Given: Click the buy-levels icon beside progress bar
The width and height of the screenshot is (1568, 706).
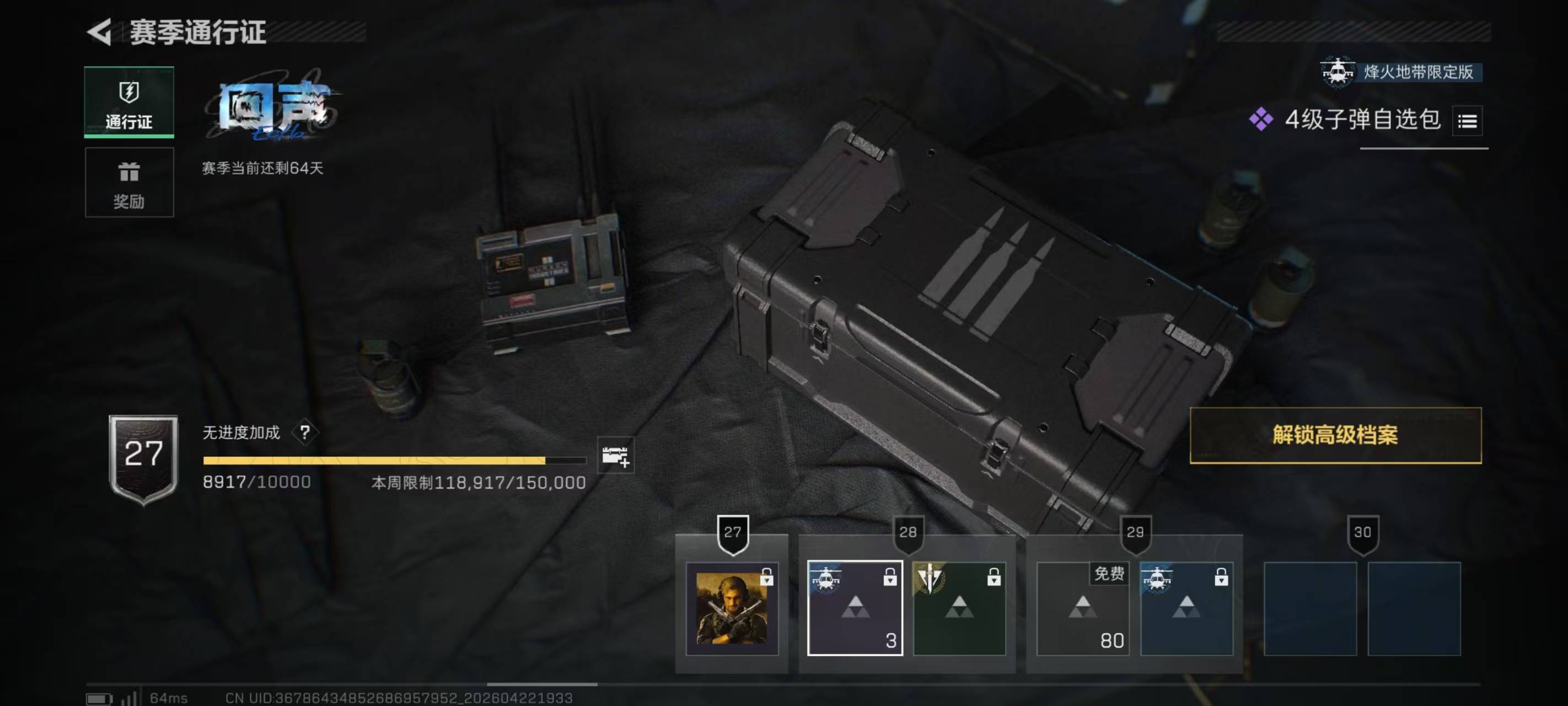Looking at the screenshot, I should click(615, 455).
